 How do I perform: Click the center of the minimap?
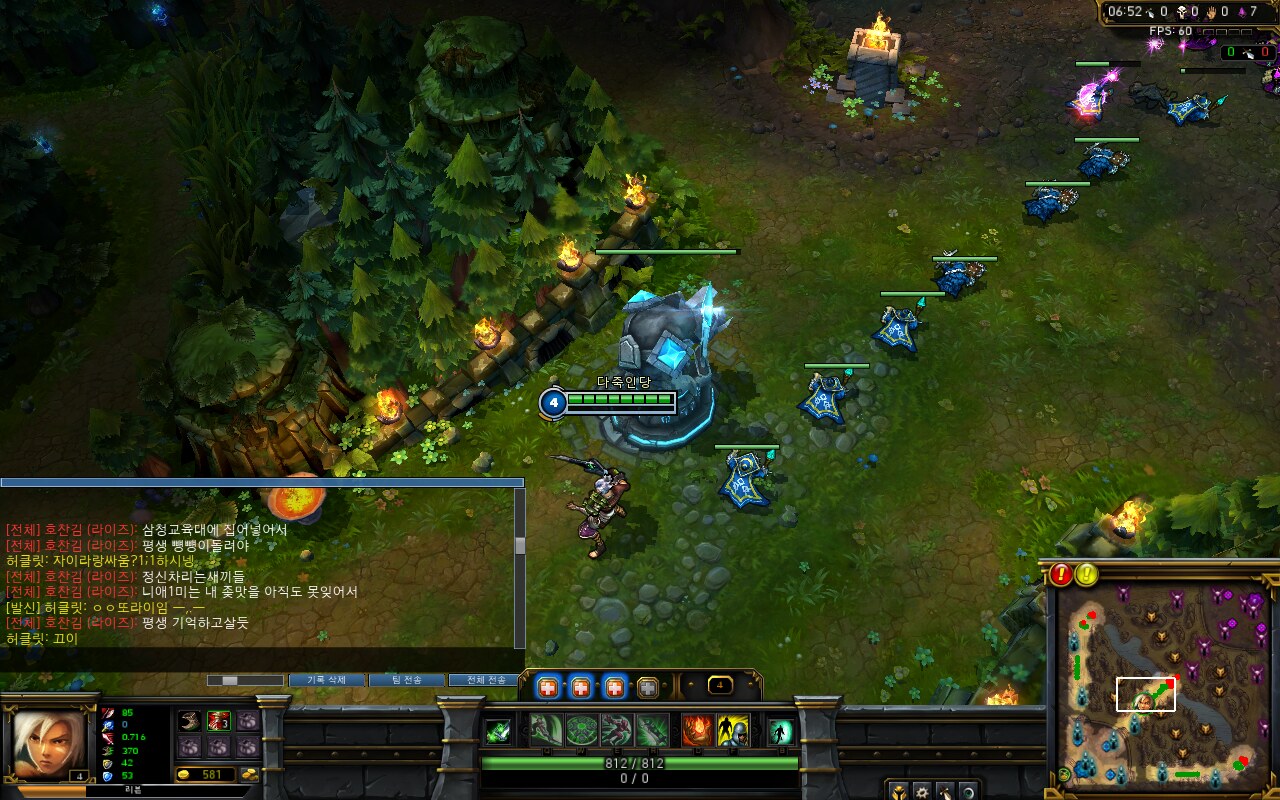click(x=1160, y=690)
